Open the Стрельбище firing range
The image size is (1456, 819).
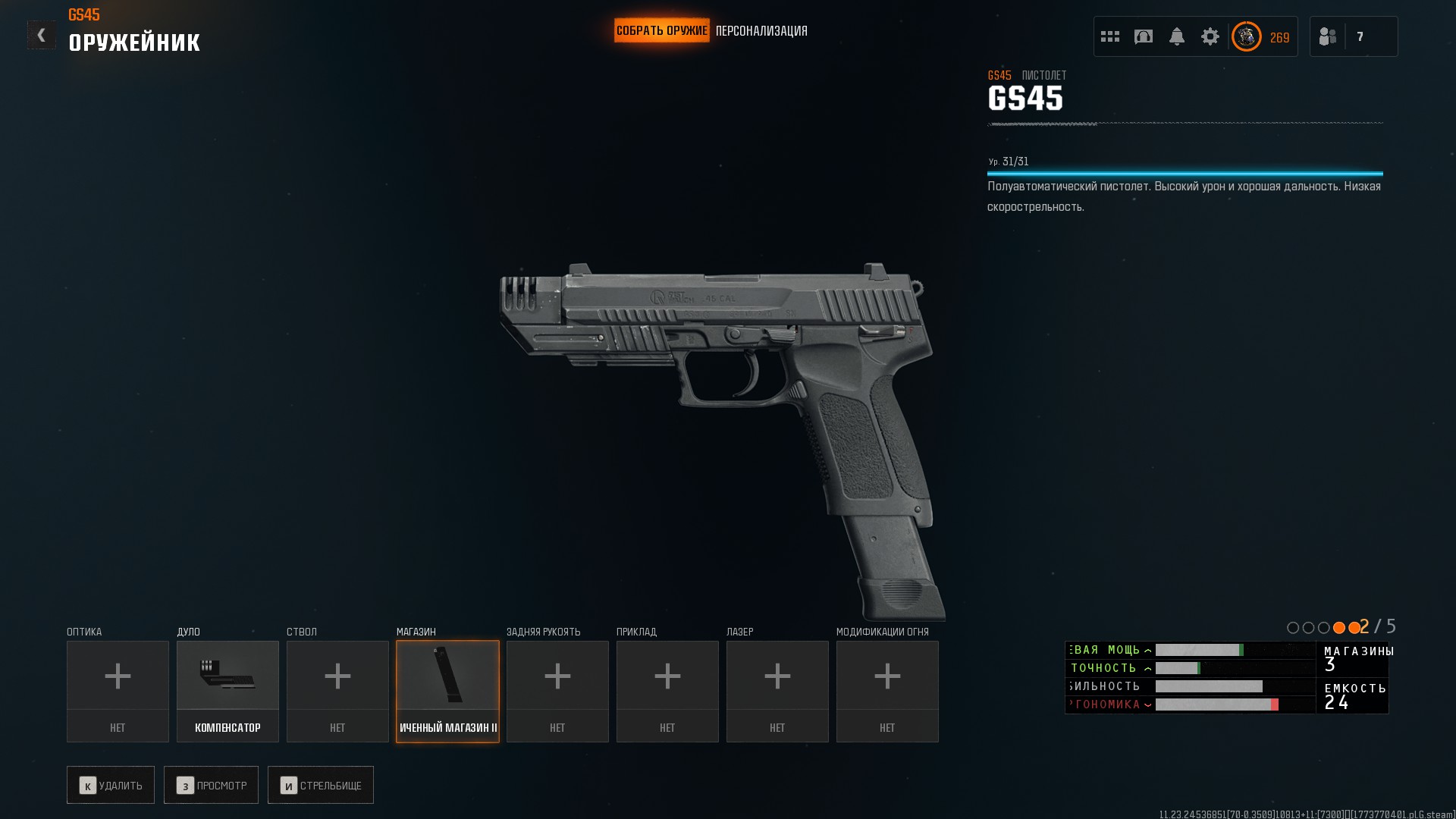(x=321, y=785)
